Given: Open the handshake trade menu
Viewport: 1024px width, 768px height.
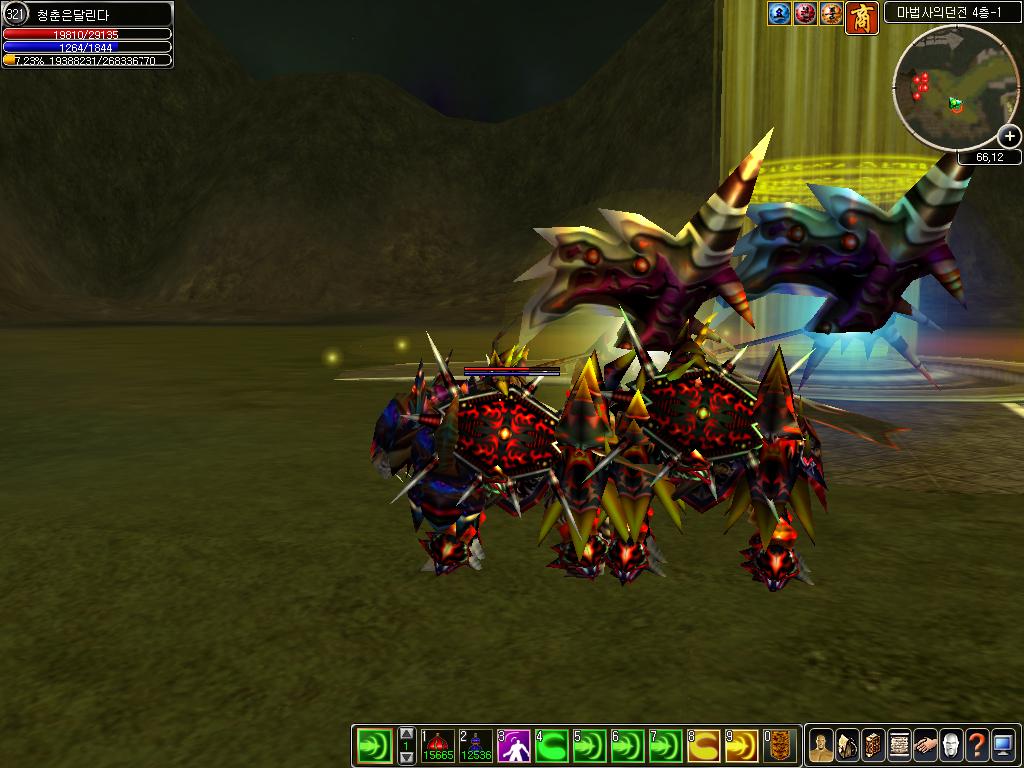Looking at the screenshot, I should pos(924,745).
